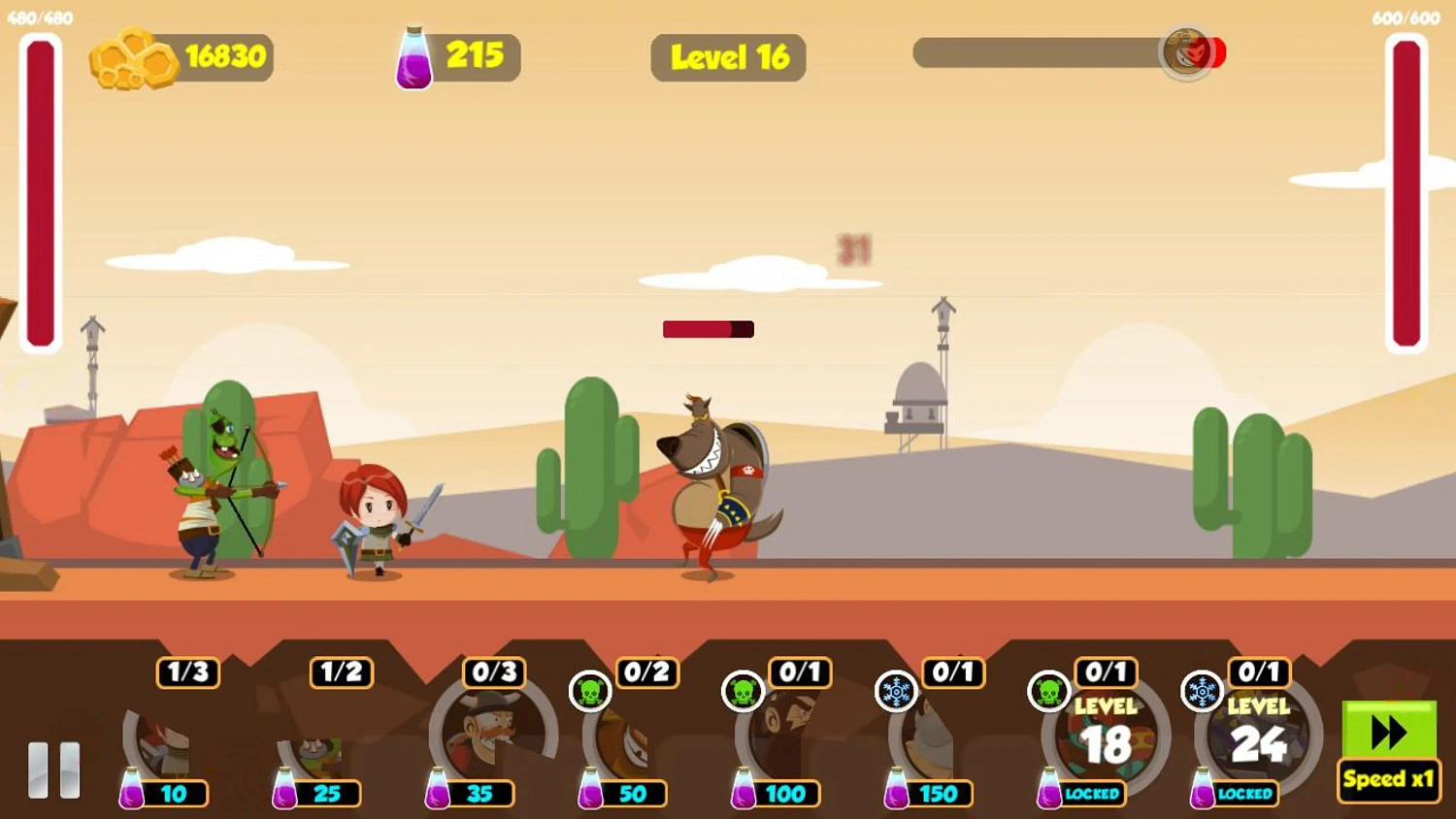1456x819 pixels.
Task: Click the snowflake freeze badge
Action: (x=896, y=691)
